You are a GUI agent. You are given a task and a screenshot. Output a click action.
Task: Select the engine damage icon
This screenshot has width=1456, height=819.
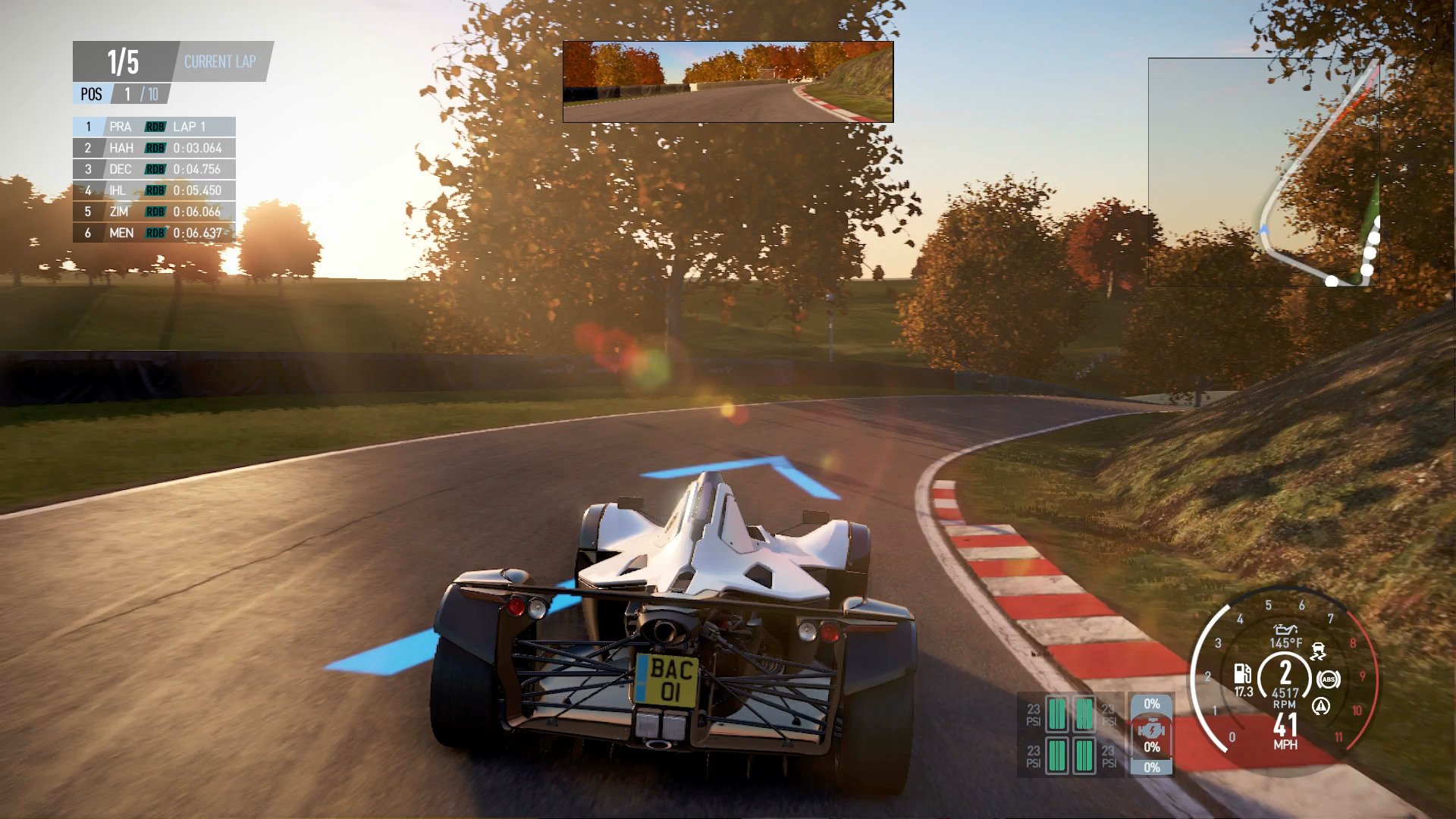pos(1151,730)
